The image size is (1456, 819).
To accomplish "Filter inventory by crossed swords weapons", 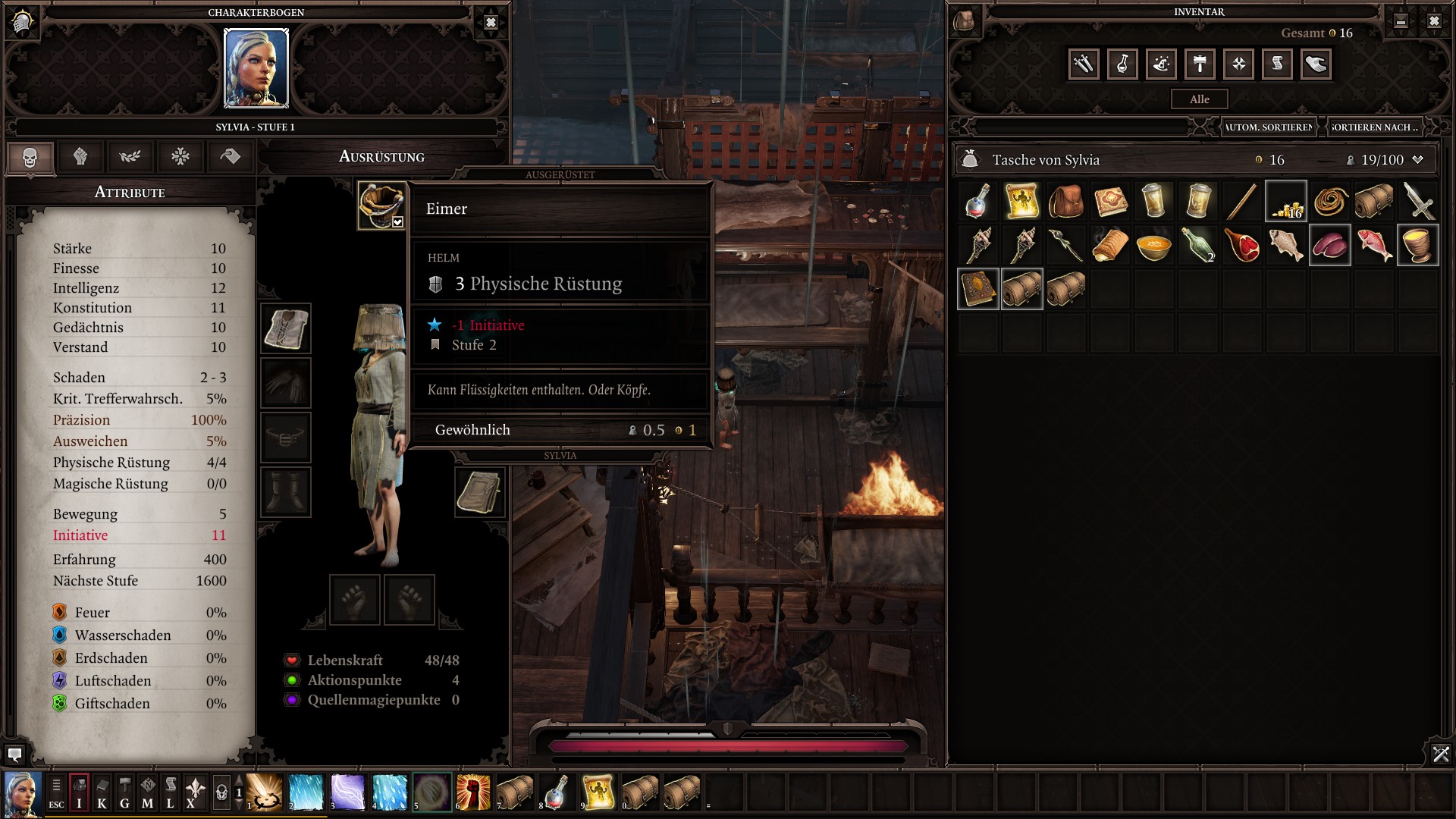I will [x=1084, y=64].
